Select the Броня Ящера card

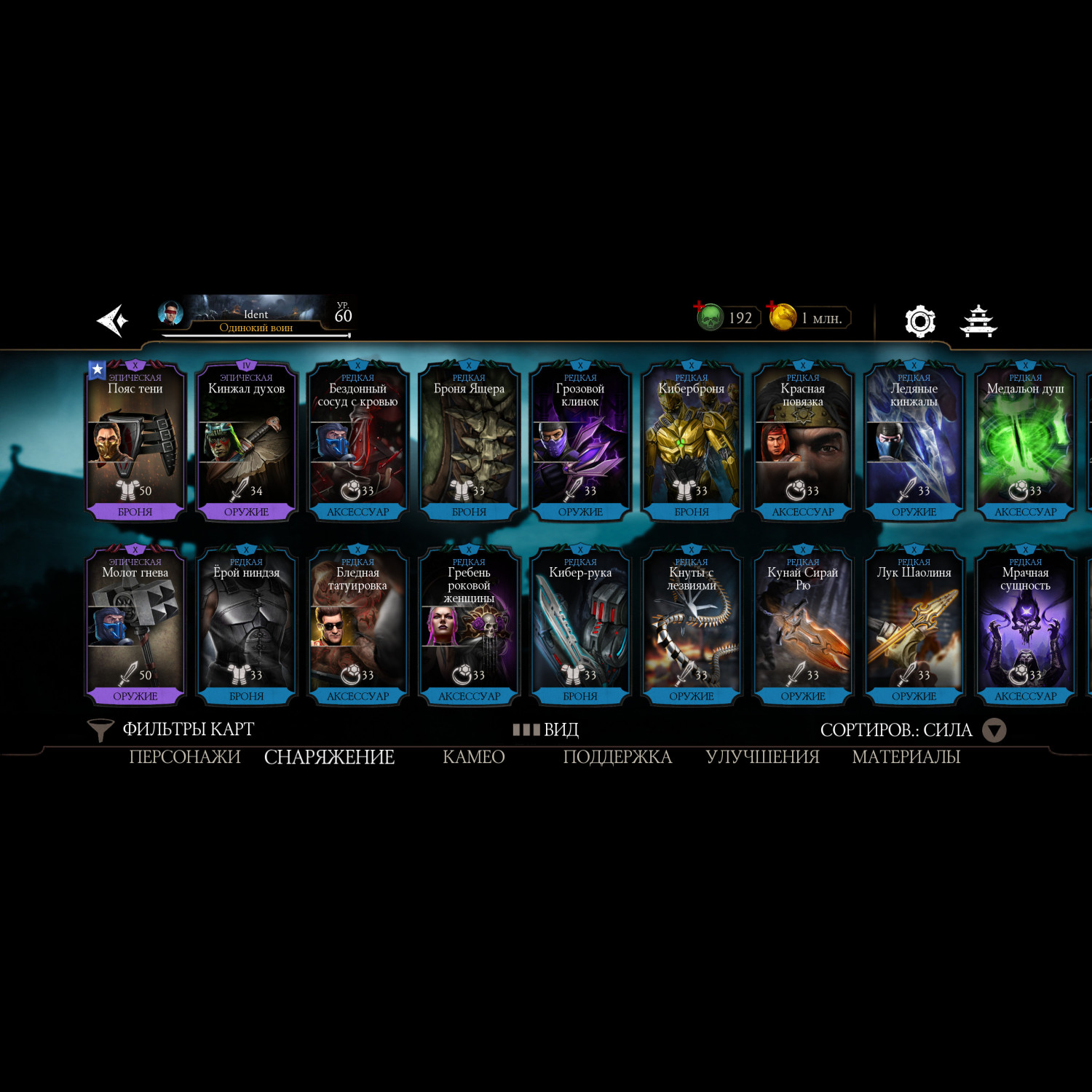tap(469, 441)
